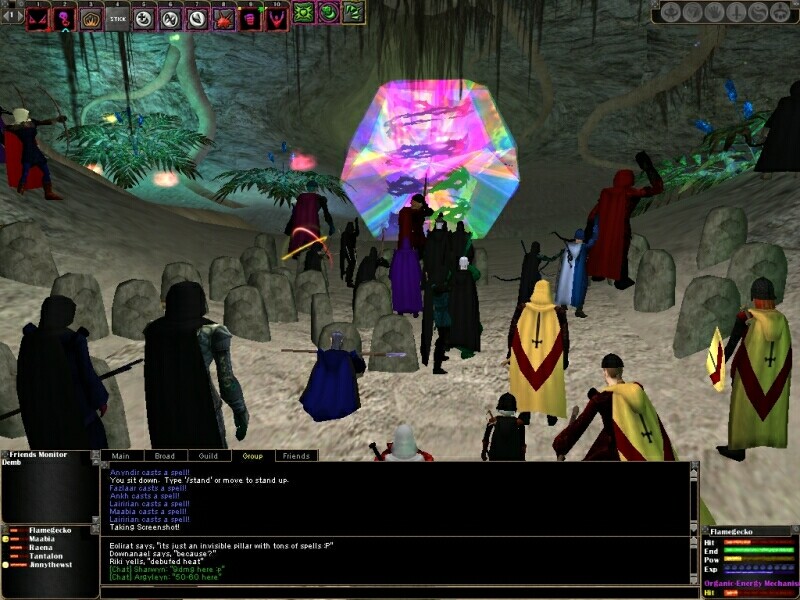Use the orange flame ability in slot 3
This screenshot has width=800, height=600.
[91, 16]
